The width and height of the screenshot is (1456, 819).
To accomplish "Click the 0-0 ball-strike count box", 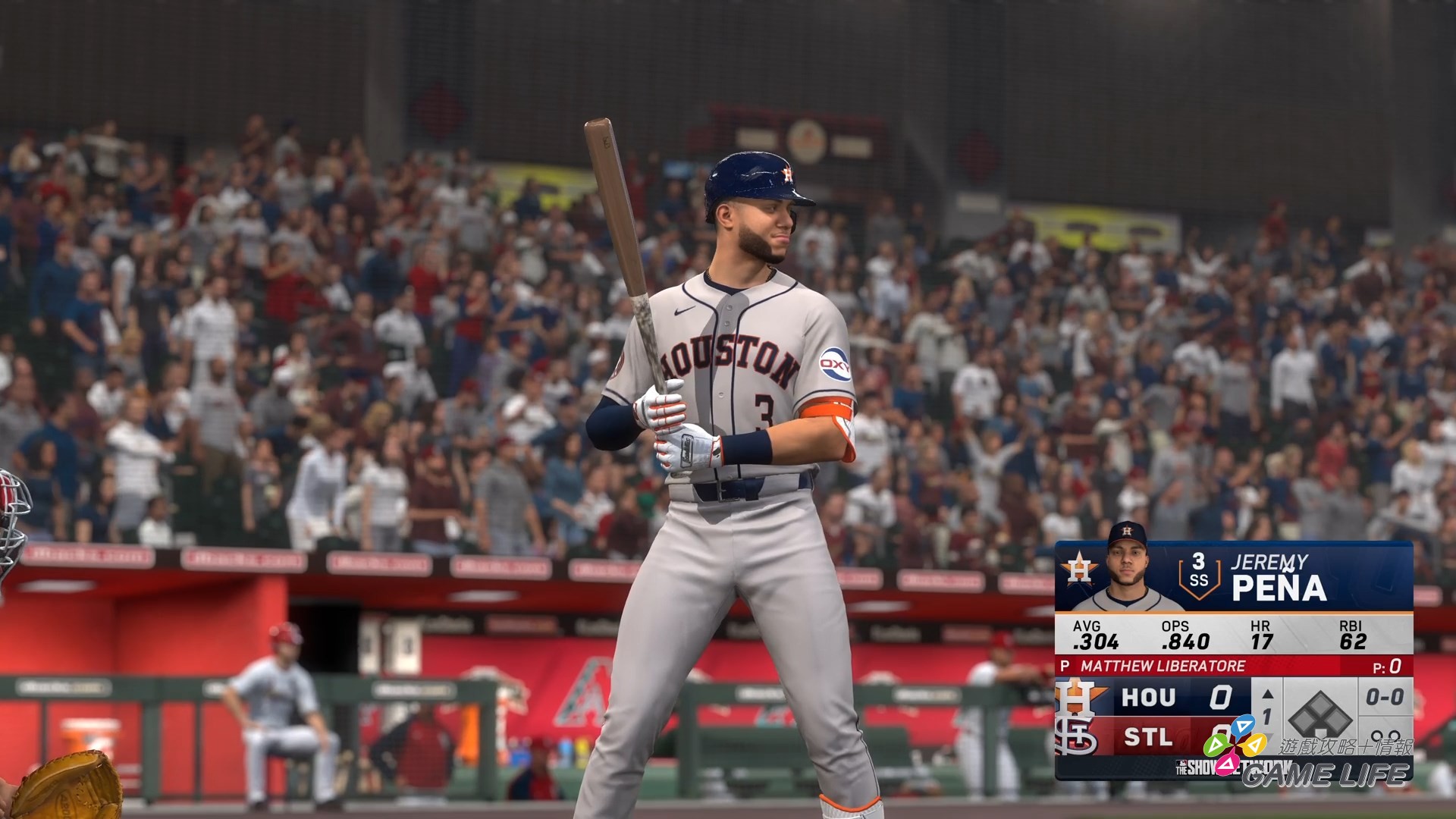I will point(1385,695).
